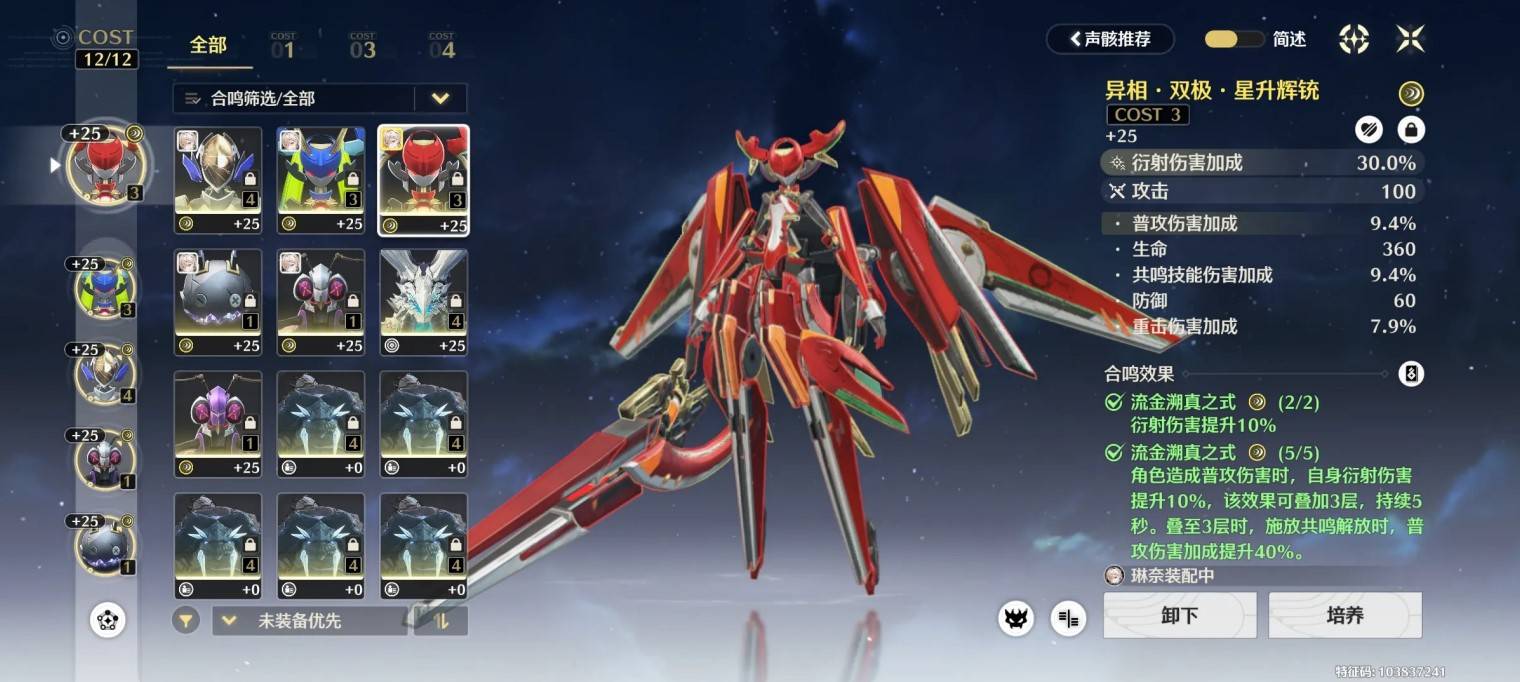Open 培养 to upgrade the echo
This screenshot has width=1520, height=682.
[x=1345, y=615]
